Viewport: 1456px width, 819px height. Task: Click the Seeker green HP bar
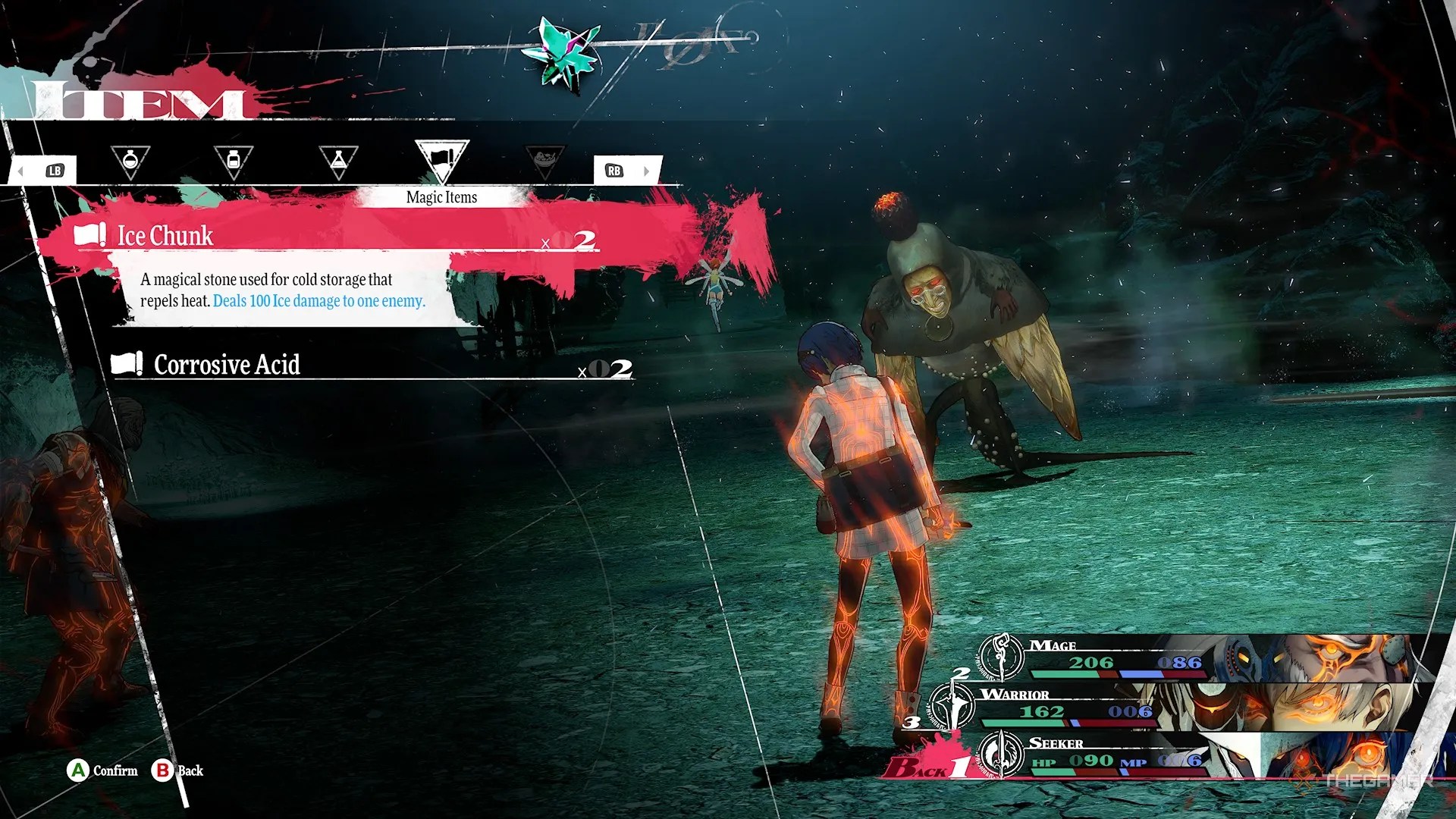(x=1054, y=771)
